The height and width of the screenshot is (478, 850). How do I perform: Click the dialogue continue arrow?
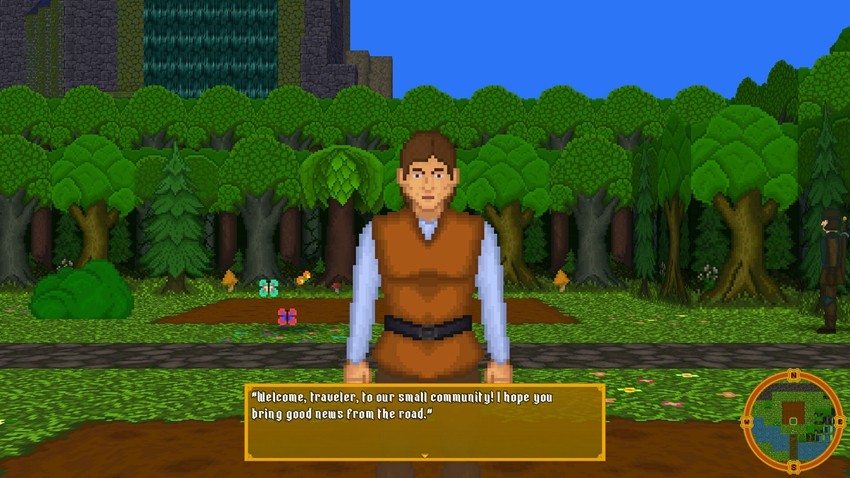pos(425,455)
